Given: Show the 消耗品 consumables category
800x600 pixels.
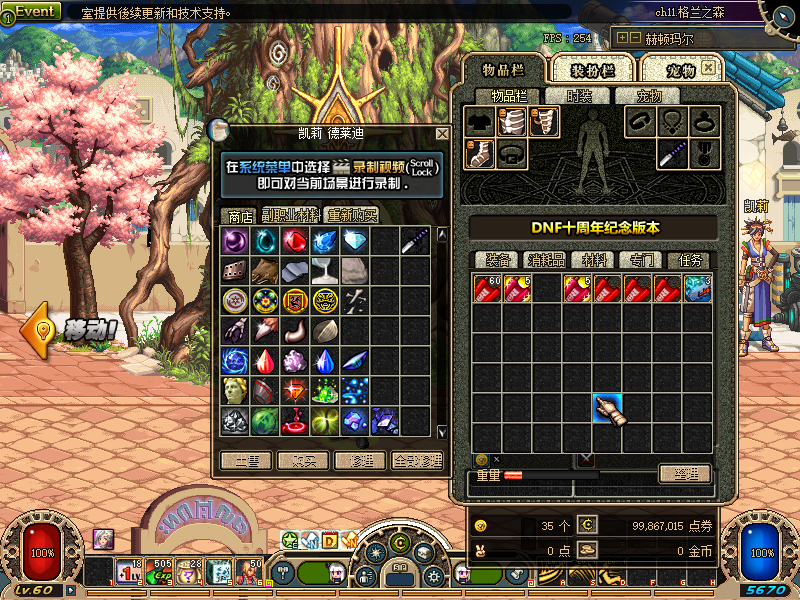Looking at the screenshot, I should tap(546, 260).
